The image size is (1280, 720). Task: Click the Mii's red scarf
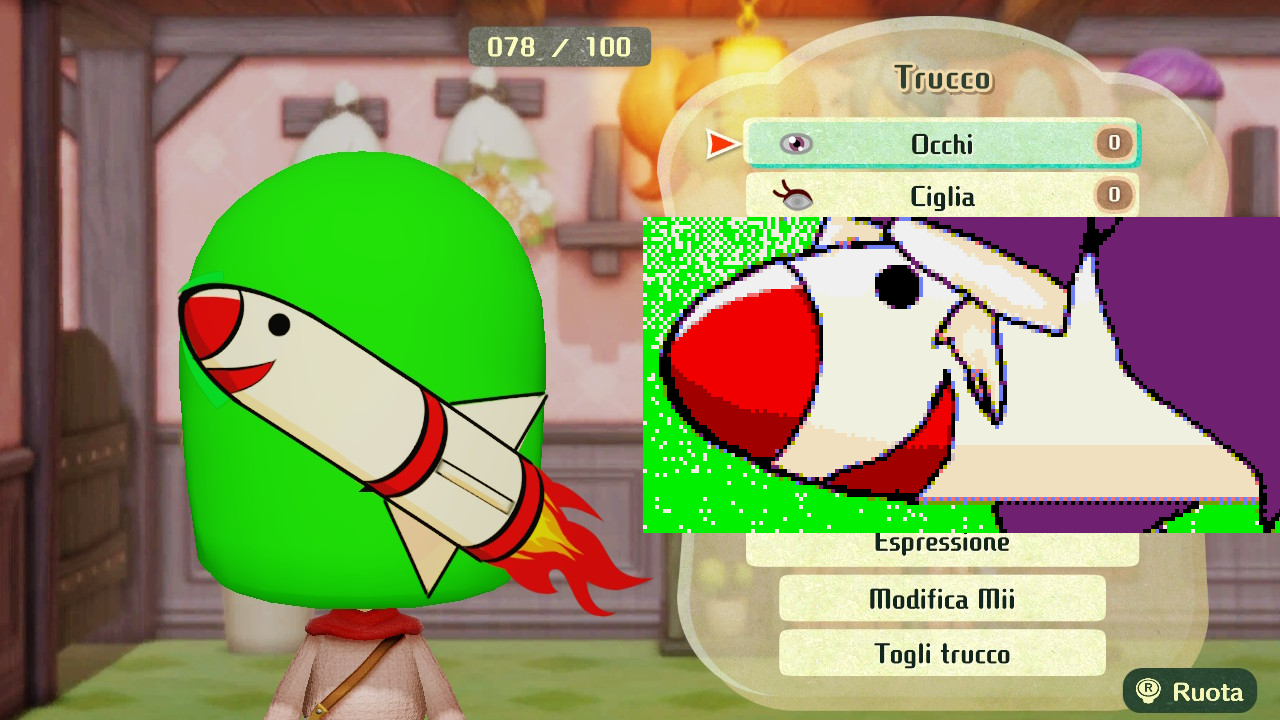pyautogui.click(x=360, y=625)
